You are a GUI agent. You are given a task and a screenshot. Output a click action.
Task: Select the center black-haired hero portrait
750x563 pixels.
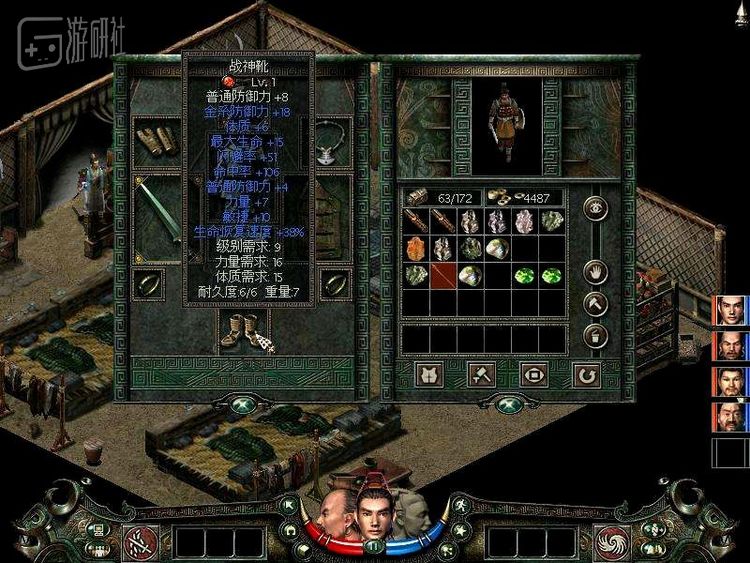[372, 512]
